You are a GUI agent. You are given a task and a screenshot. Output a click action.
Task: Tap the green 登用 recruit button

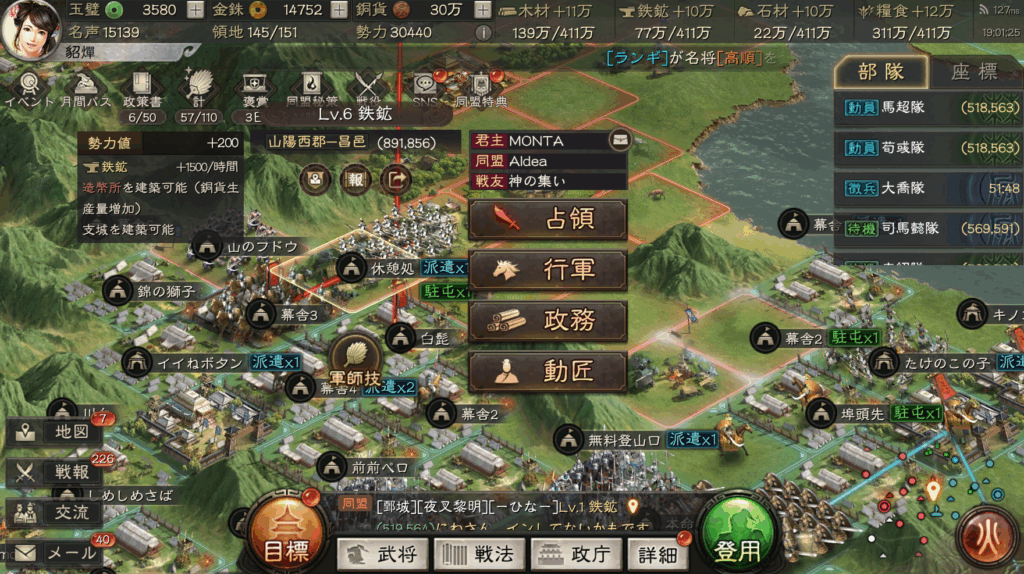tap(738, 539)
